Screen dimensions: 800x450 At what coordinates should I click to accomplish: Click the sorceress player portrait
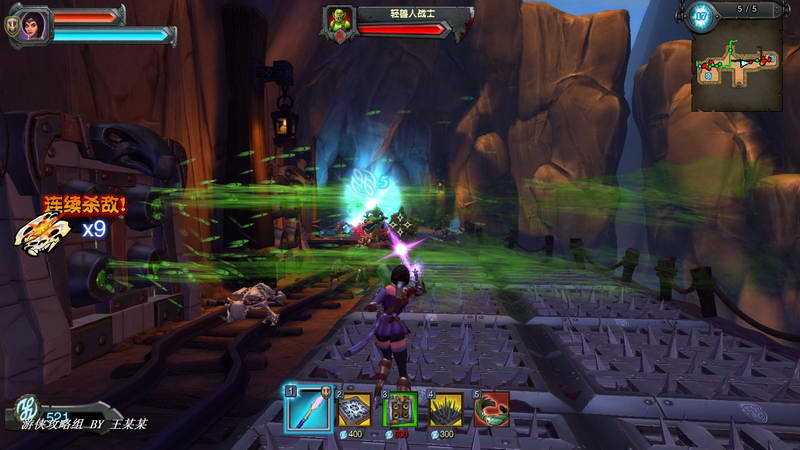[x=32, y=23]
